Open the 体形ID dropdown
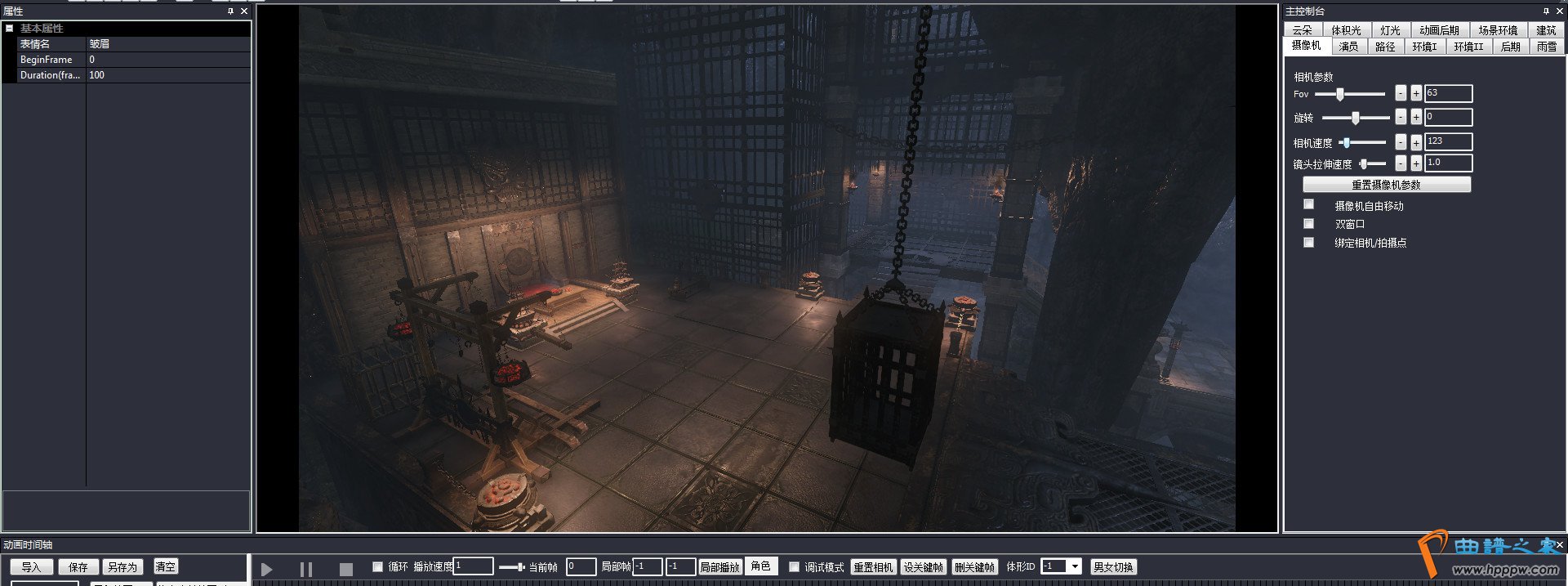This screenshot has width=1568, height=586. pyautogui.click(x=1075, y=566)
